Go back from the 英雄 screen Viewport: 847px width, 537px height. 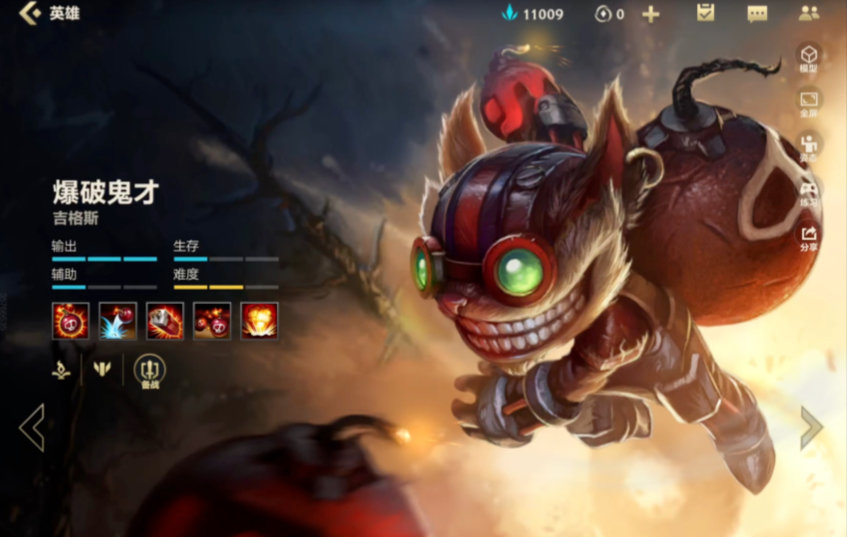pyautogui.click(x=30, y=14)
